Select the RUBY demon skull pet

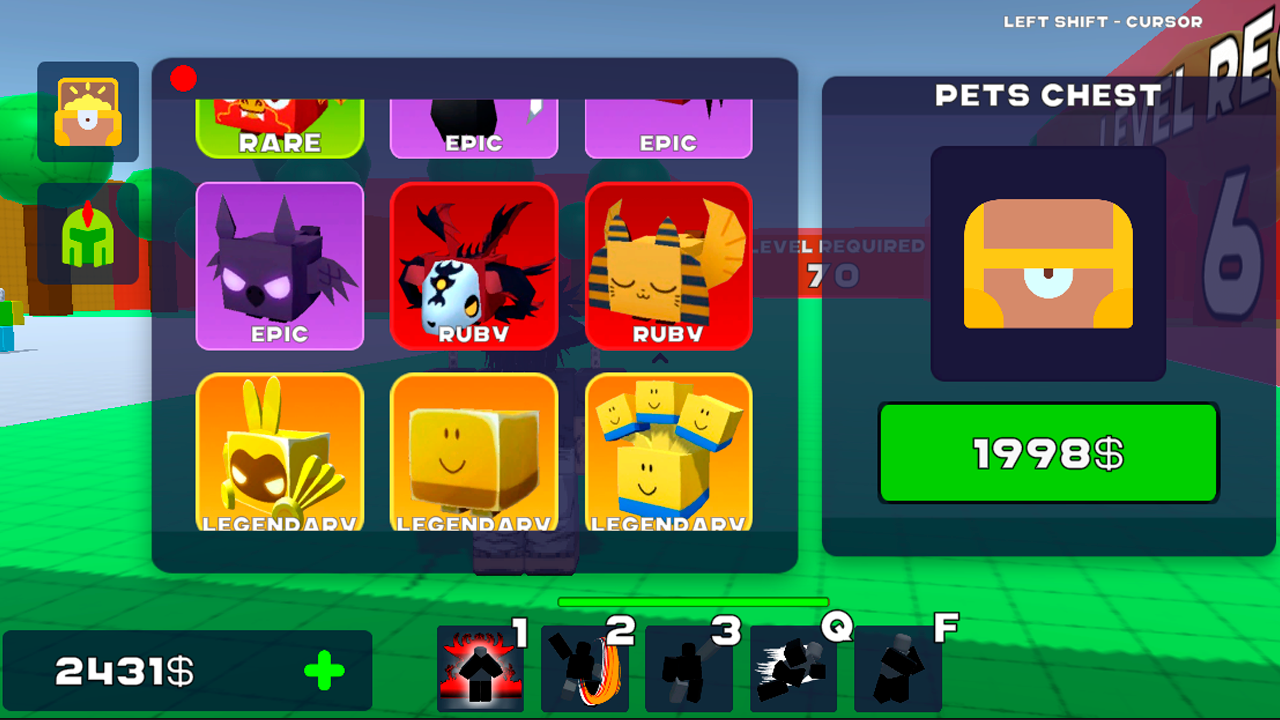coord(474,267)
